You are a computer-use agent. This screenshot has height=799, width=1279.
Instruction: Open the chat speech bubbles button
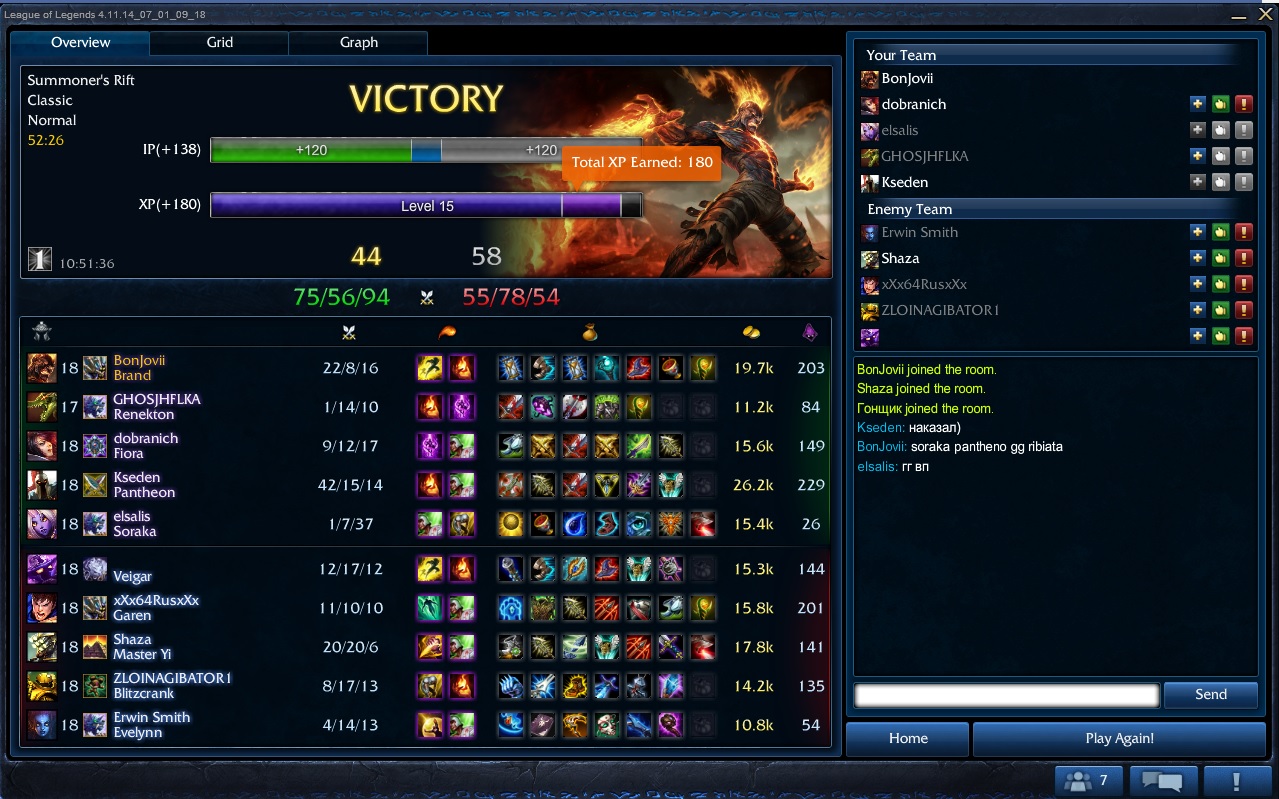coord(1162,781)
